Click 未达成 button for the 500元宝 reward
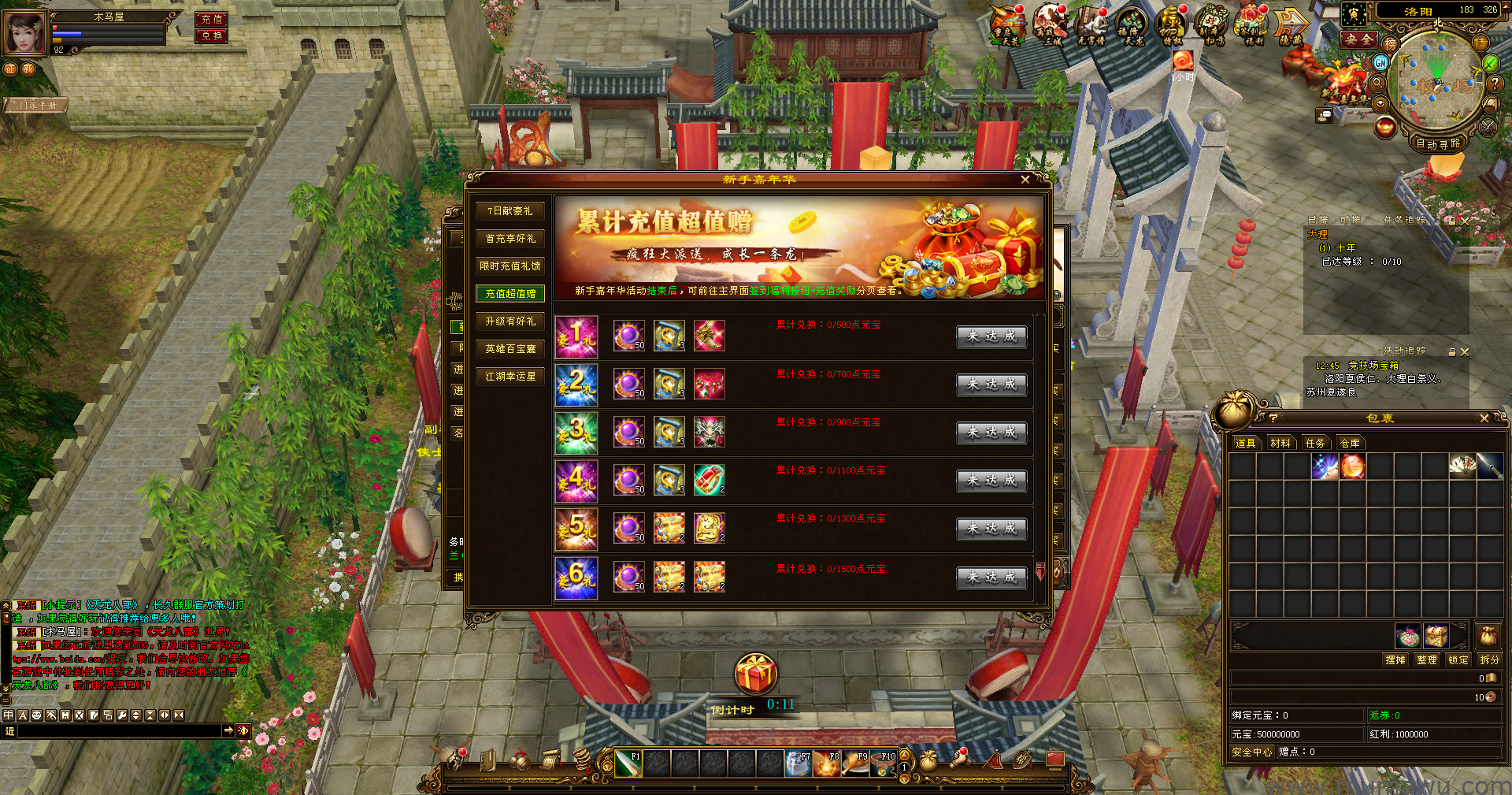The width and height of the screenshot is (1512, 795). [991, 336]
